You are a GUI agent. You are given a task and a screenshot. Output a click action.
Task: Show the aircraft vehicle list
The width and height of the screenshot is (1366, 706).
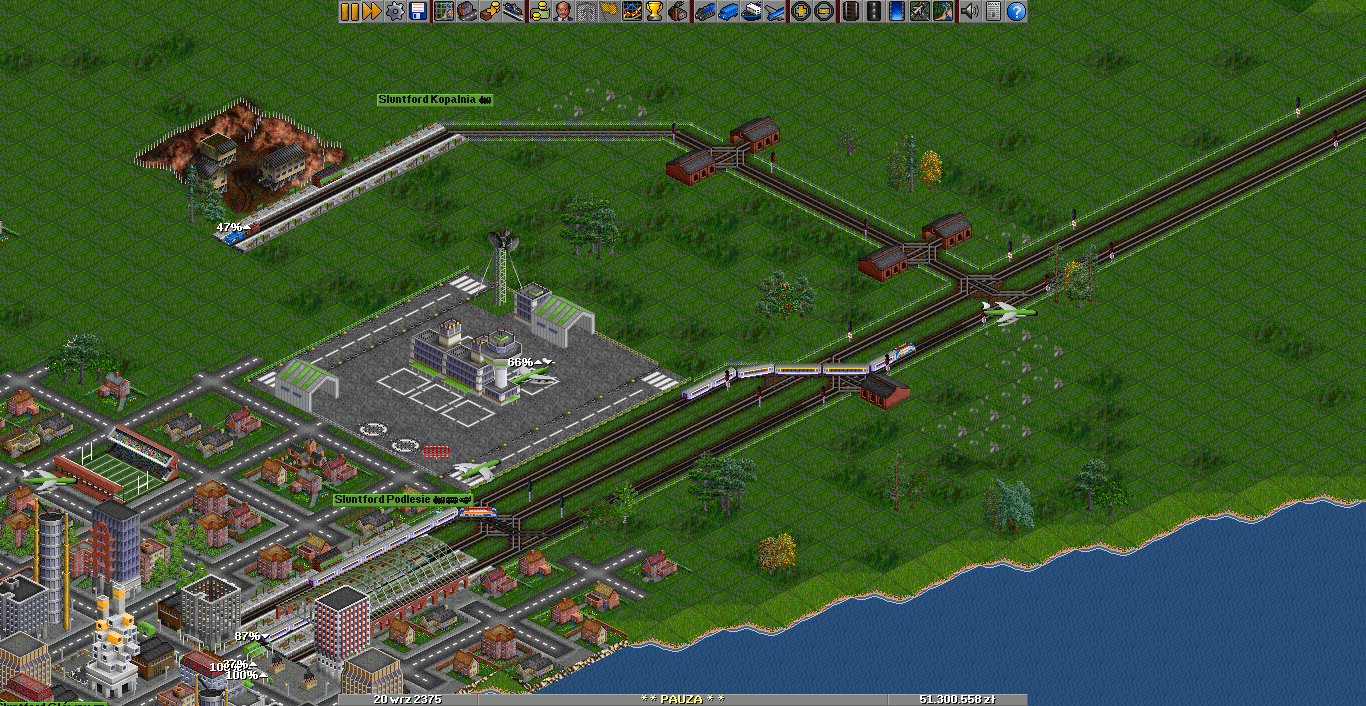(x=774, y=12)
